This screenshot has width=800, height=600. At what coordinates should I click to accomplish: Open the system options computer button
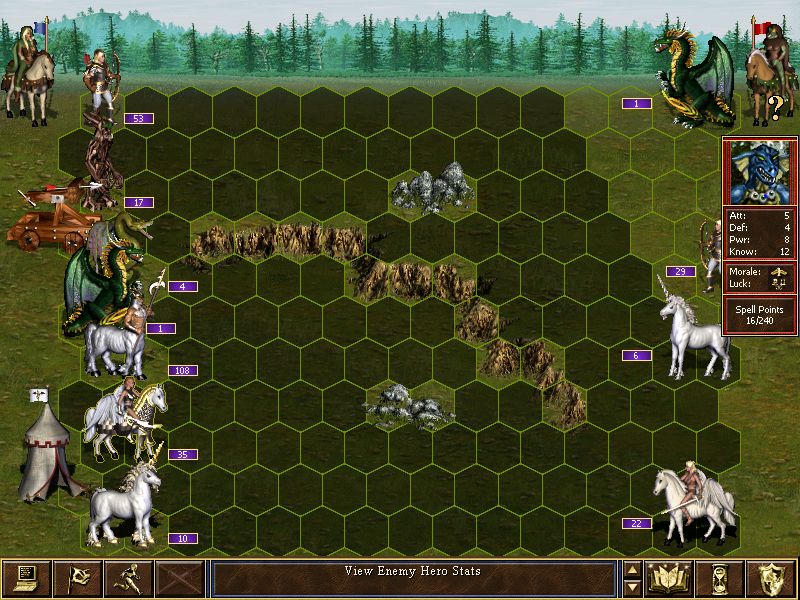click(26, 578)
